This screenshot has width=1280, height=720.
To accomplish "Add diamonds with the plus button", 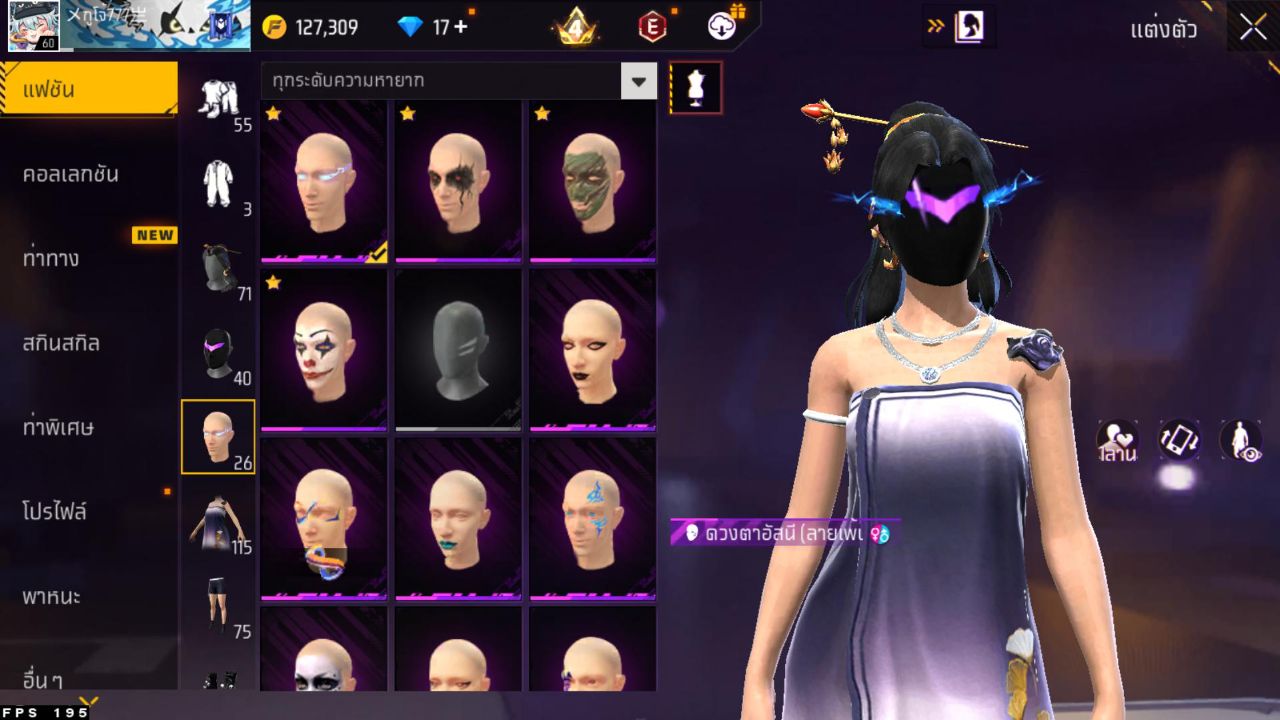I will 460,27.
